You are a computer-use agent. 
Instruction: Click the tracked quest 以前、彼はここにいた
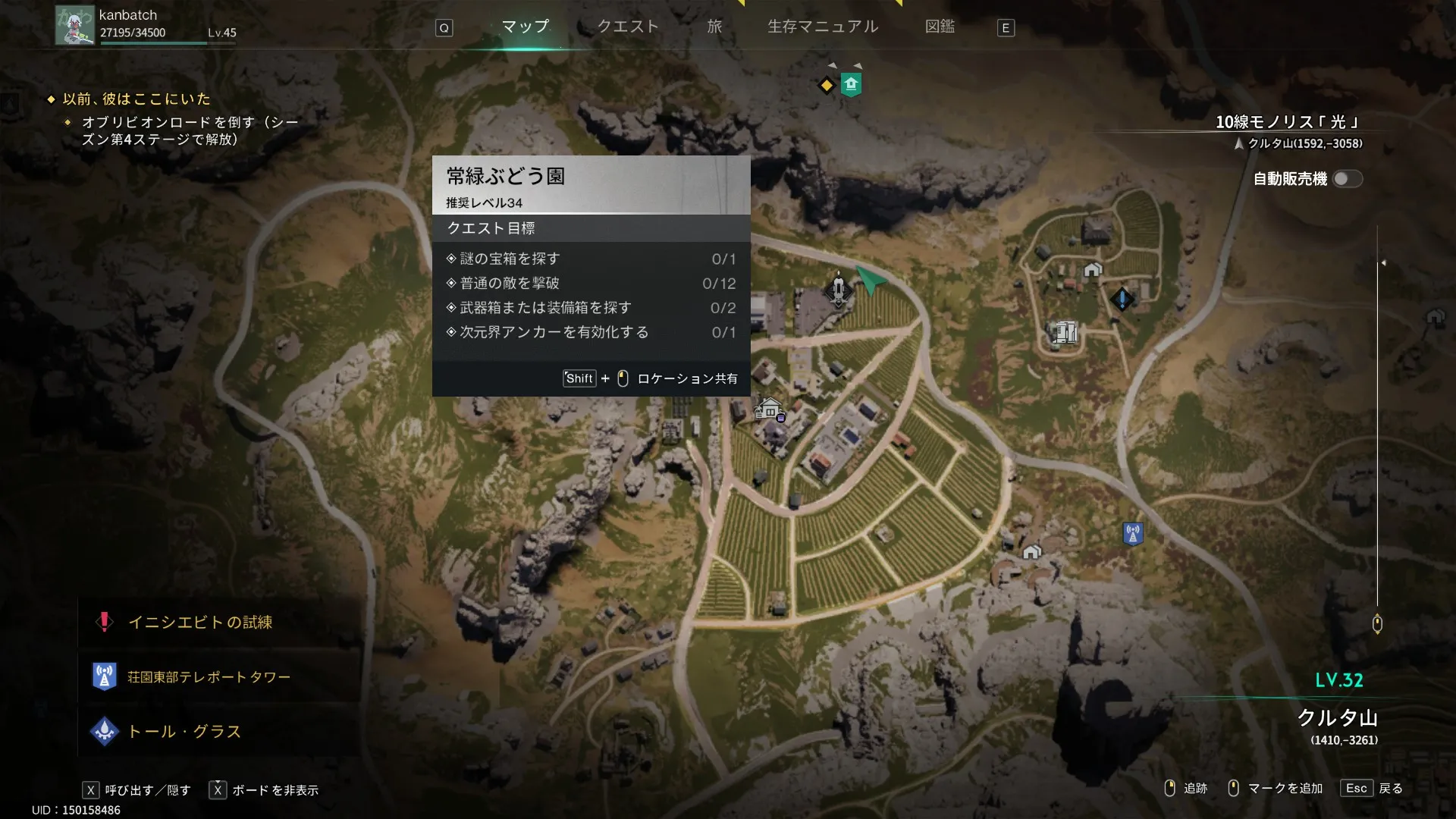click(136, 99)
